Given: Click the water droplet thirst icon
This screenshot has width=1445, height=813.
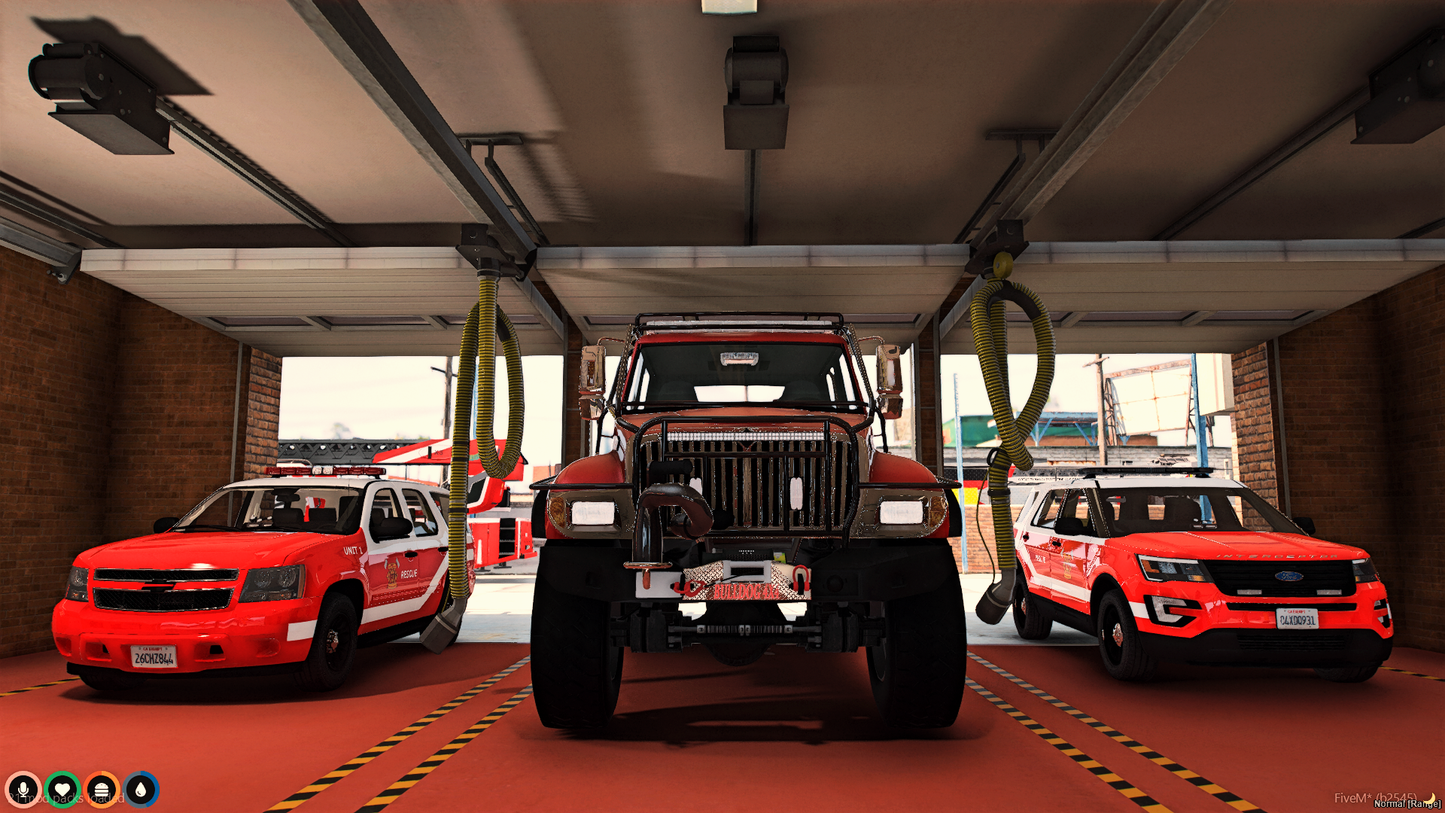Looking at the screenshot, I should coord(142,787).
